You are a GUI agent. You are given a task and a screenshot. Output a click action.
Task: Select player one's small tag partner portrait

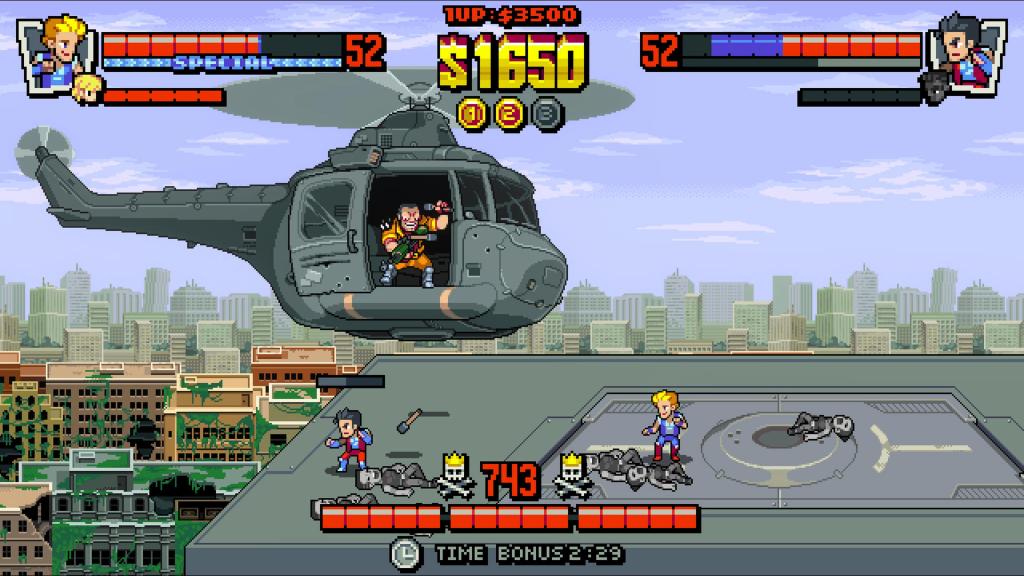88,88
